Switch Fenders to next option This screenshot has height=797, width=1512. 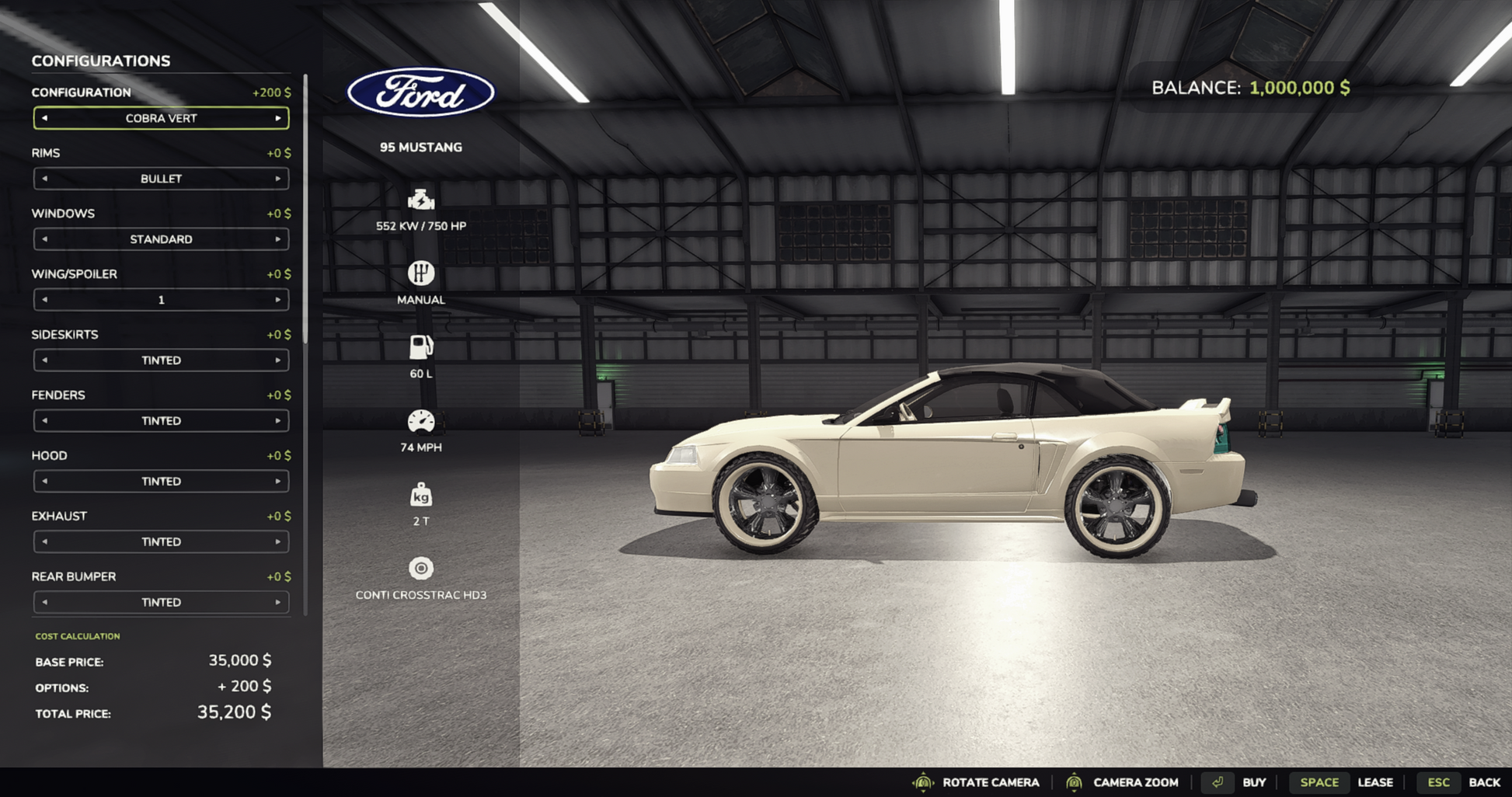(277, 421)
